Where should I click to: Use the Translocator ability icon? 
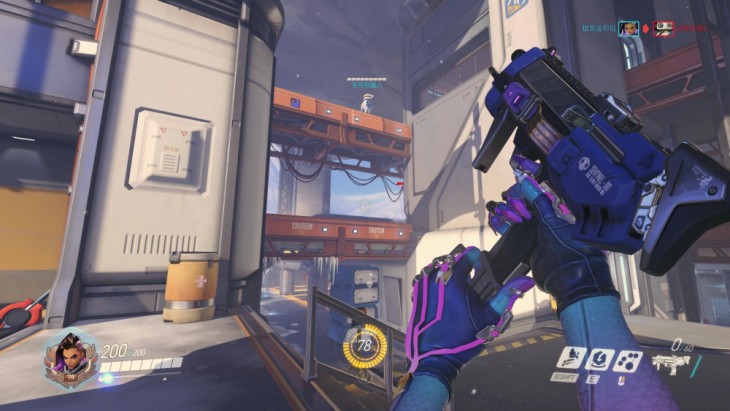598,358
